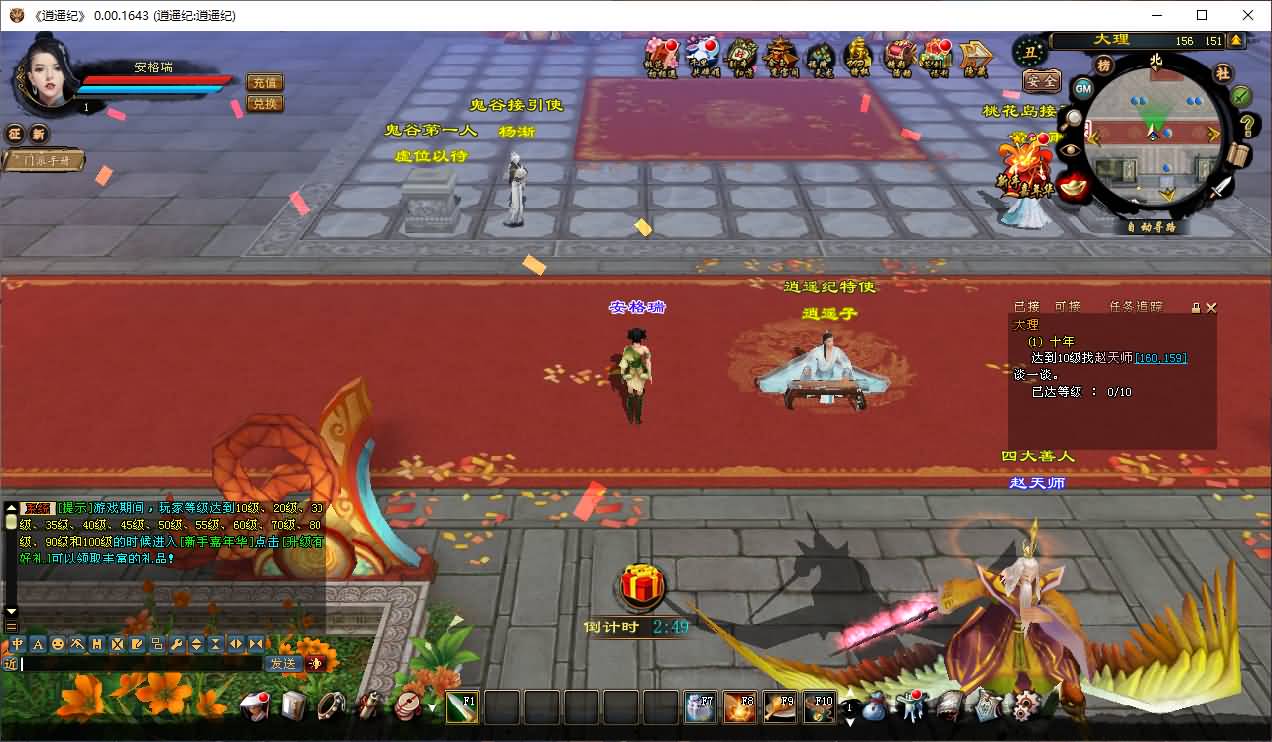Click the 安全 safe mode button
1272x742 pixels.
click(1041, 80)
